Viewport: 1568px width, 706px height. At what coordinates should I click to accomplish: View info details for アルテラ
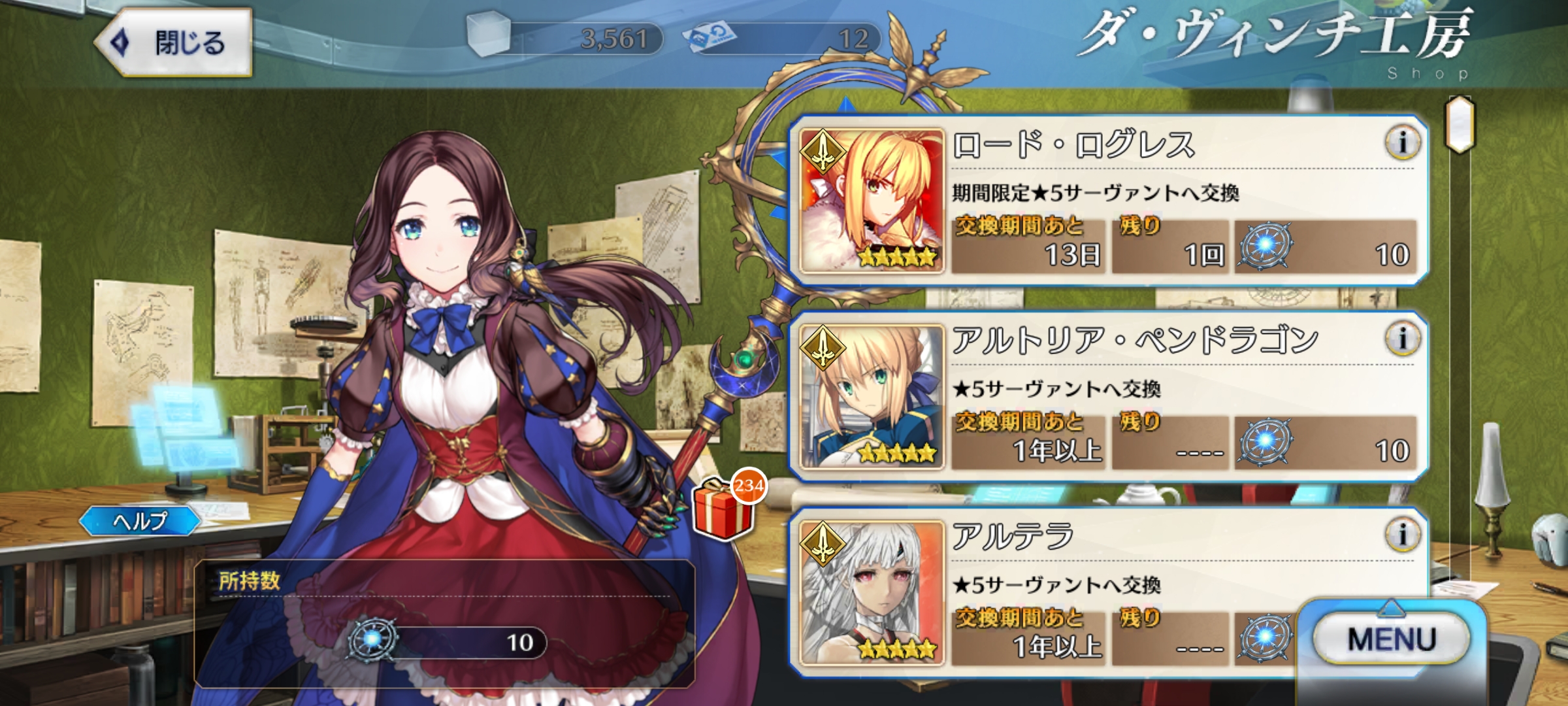pyautogui.click(x=1402, y=534)
